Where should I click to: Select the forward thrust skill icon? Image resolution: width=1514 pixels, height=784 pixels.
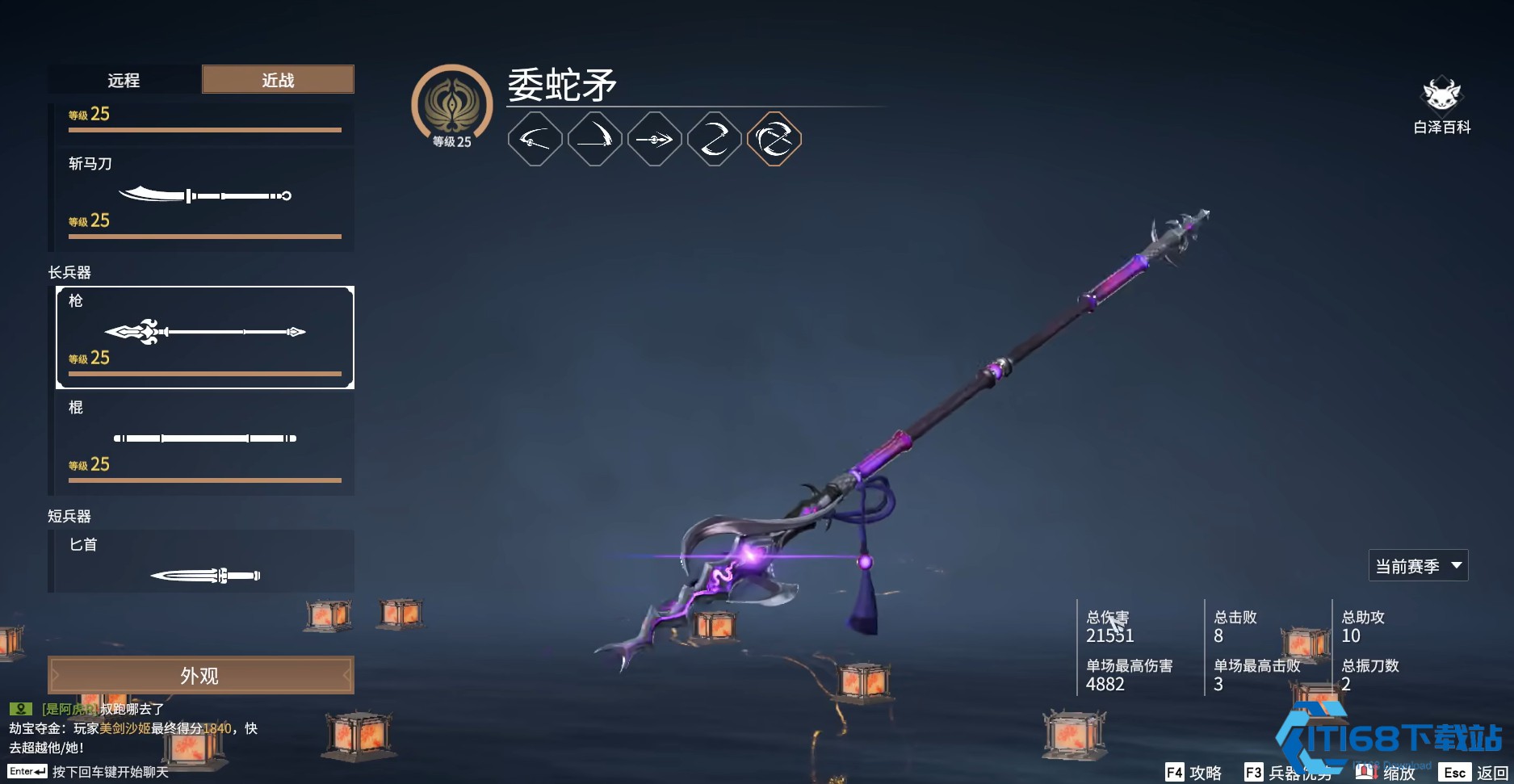click(654, 140)
